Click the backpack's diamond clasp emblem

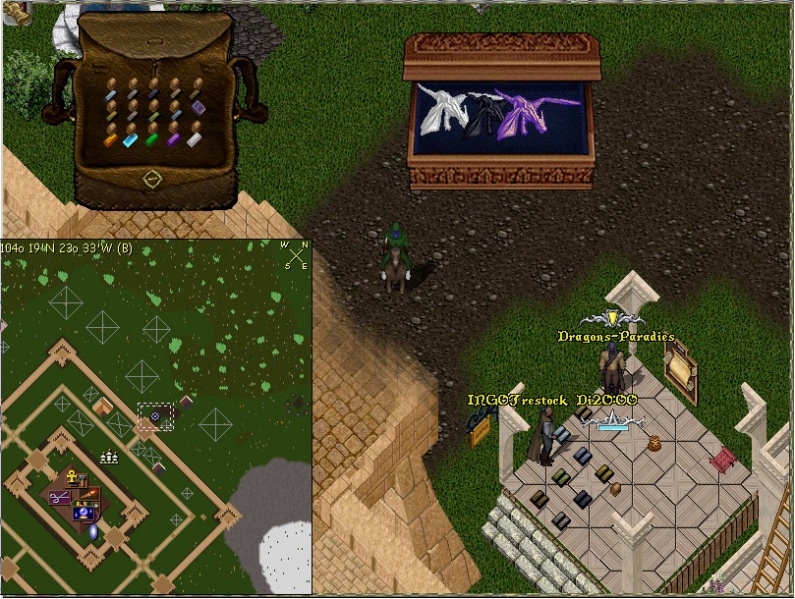tap(152, 179)
